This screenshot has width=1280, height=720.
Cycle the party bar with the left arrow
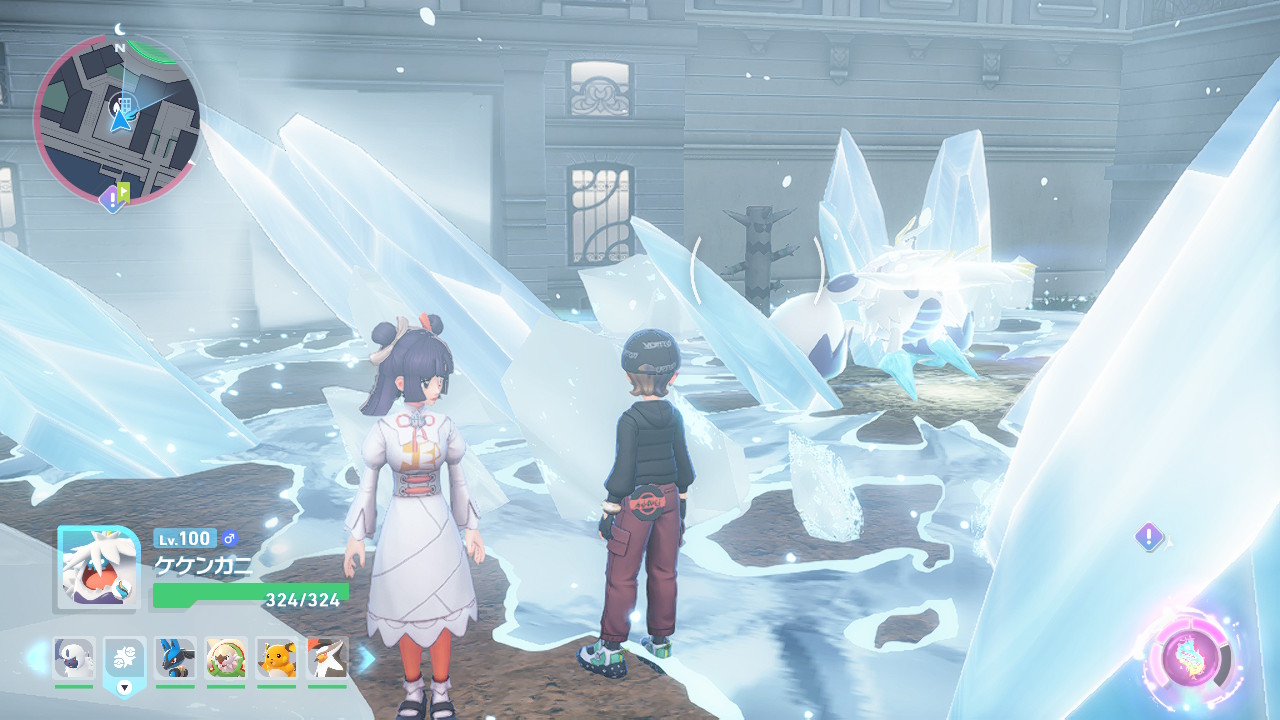pyautogui.click(x=36, y=658)
